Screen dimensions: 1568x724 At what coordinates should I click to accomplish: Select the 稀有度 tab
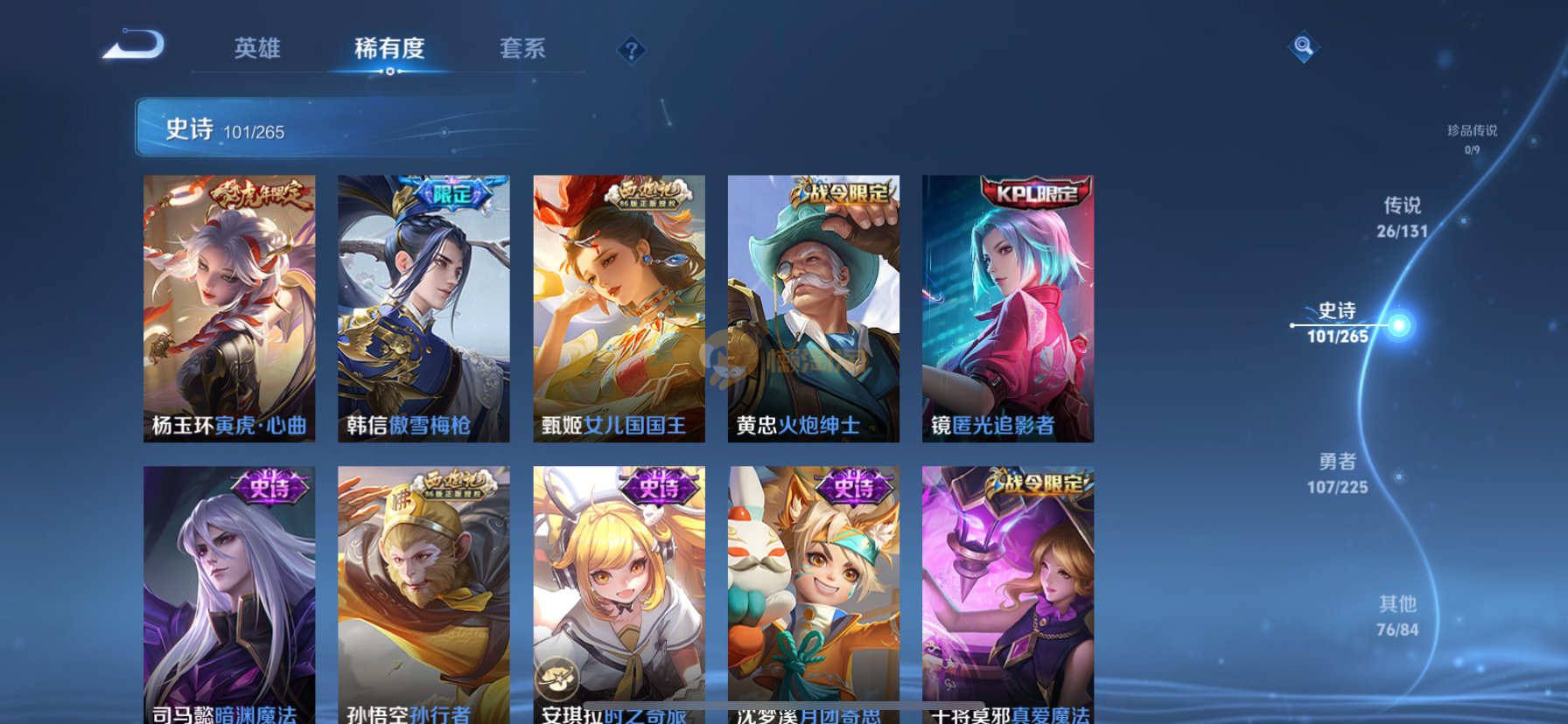click(389, 48)
